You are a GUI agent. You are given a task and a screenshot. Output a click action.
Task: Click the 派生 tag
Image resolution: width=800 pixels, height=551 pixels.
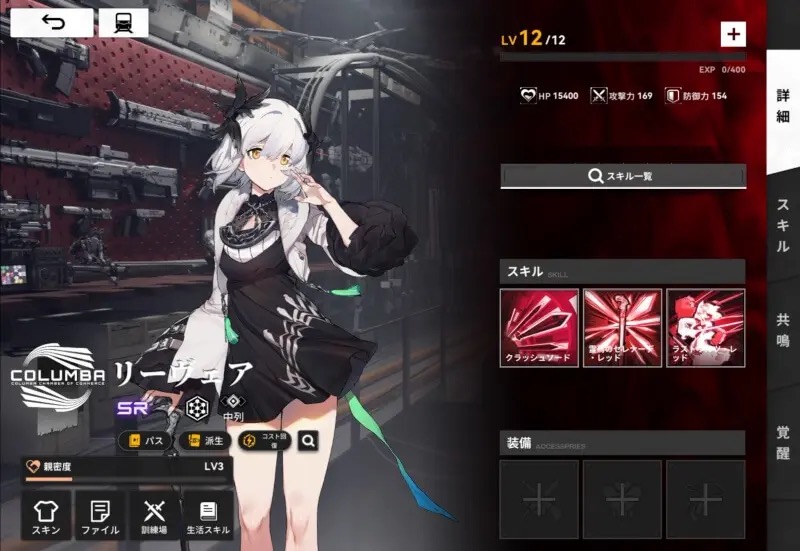[x=203, y=440]
